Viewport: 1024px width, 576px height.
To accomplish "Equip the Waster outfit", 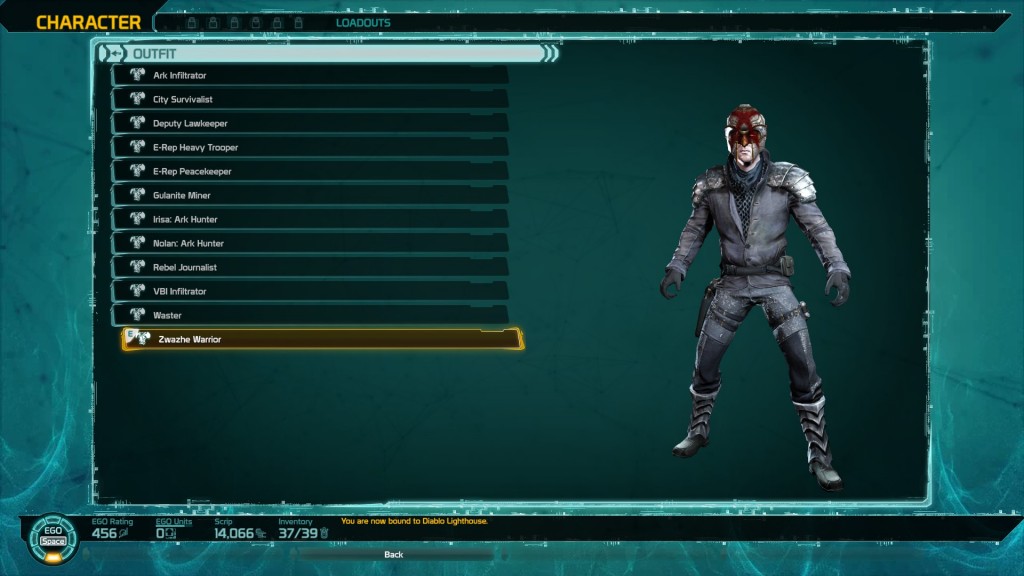I will tap(310, 315).
